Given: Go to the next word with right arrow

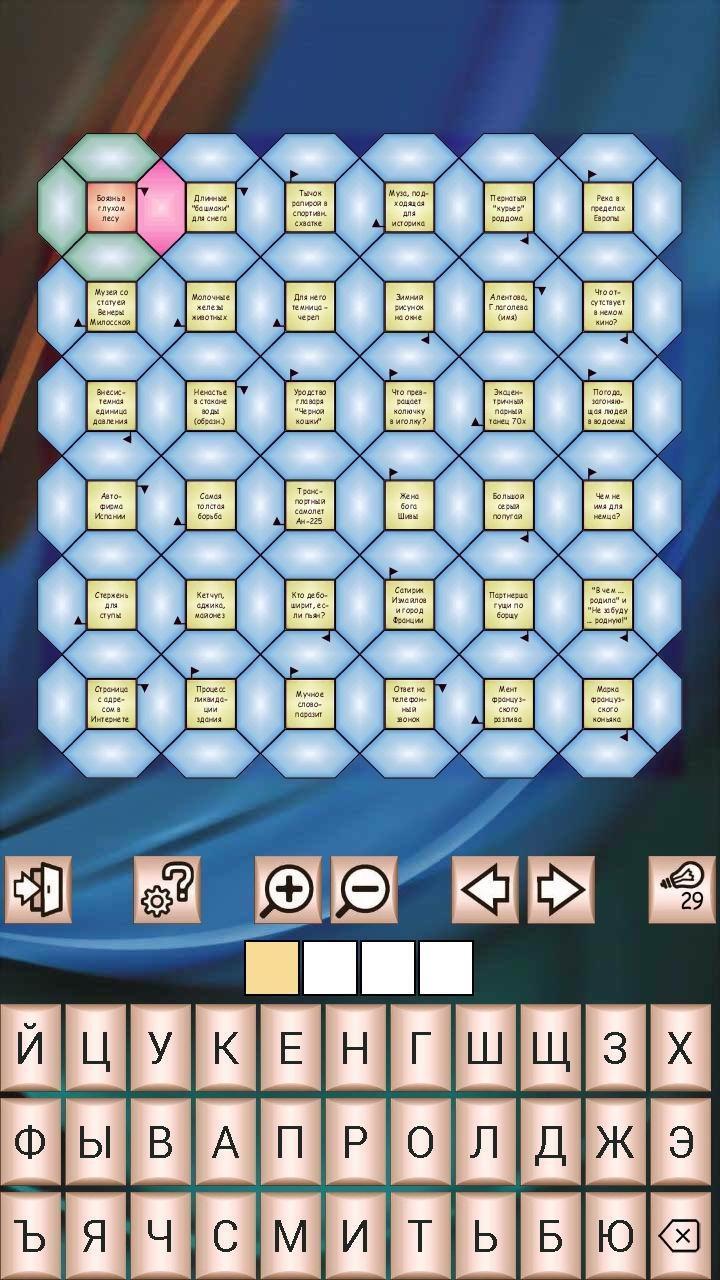Looking at the screenshot, I should [x=561, y=889].
